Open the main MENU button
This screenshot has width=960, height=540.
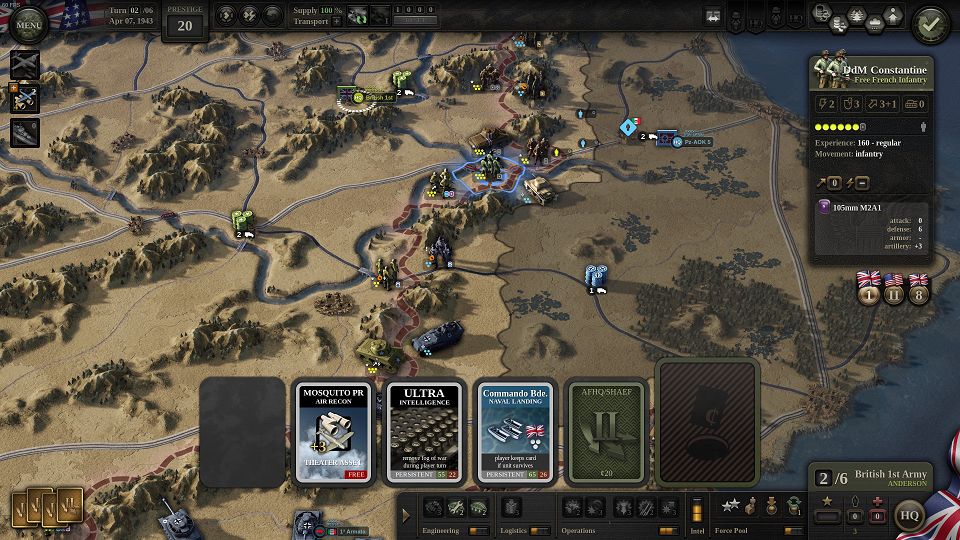coord(27,24)
